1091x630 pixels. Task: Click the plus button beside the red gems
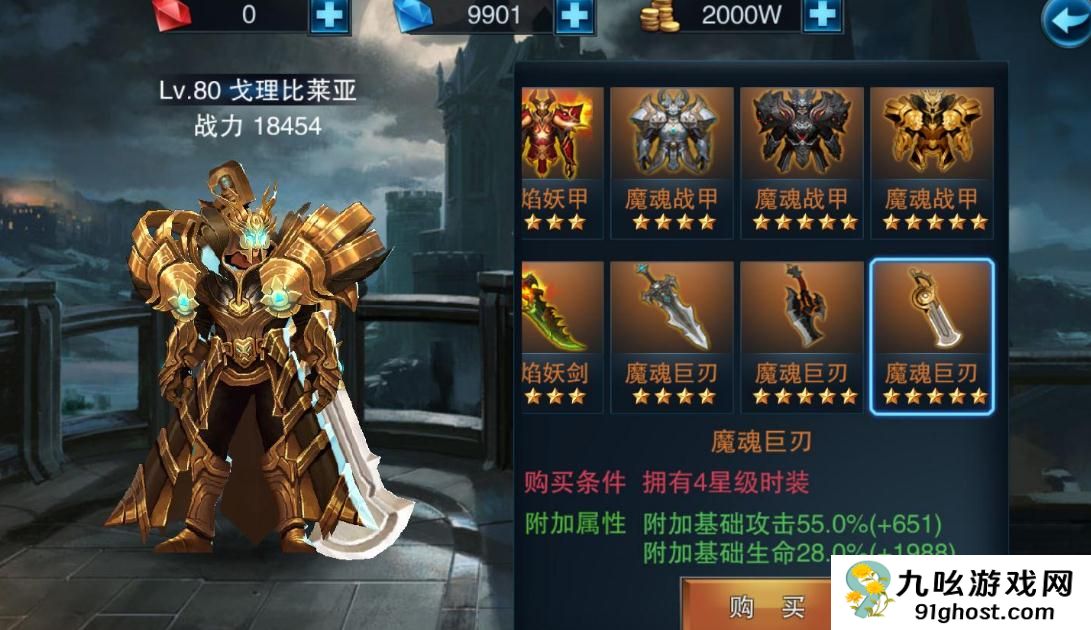coord(328,15)
